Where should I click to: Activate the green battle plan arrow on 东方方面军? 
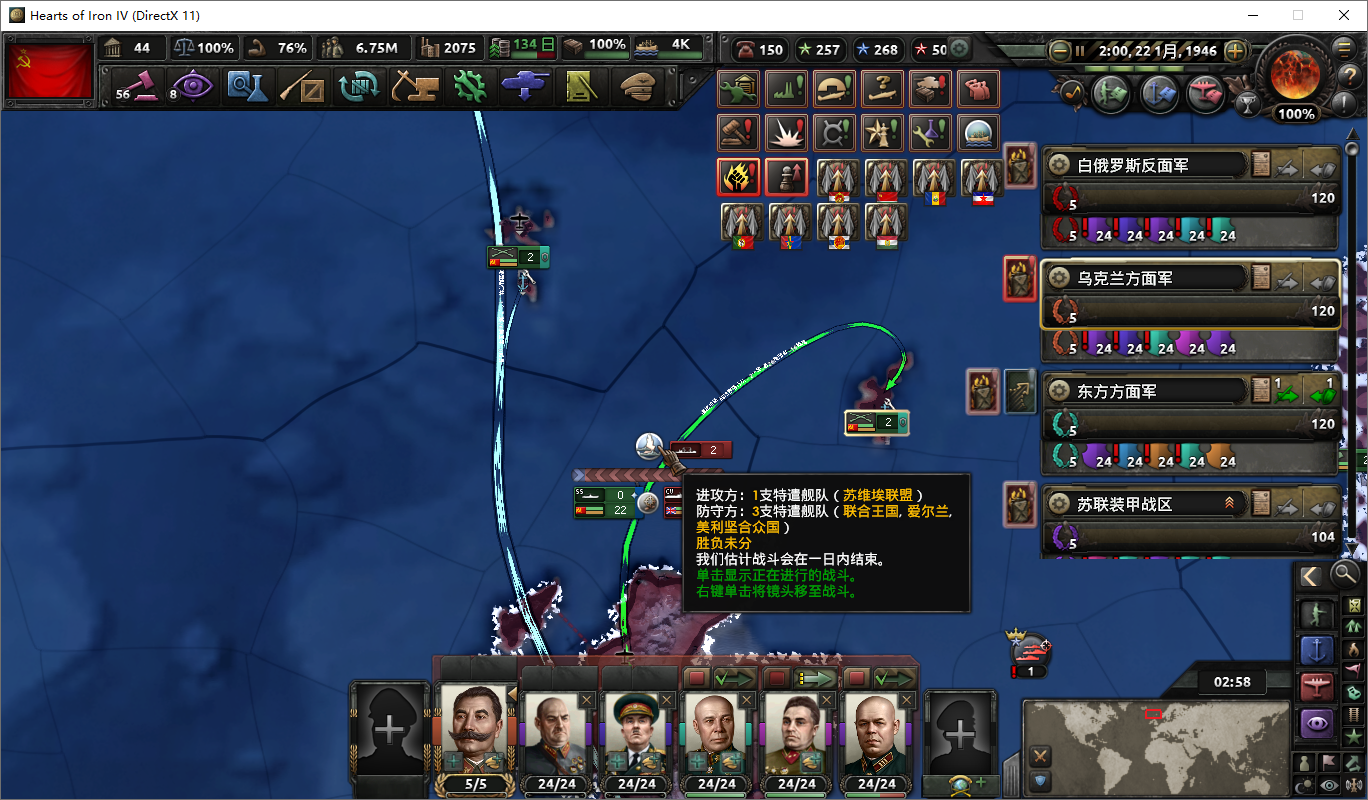1287,394
